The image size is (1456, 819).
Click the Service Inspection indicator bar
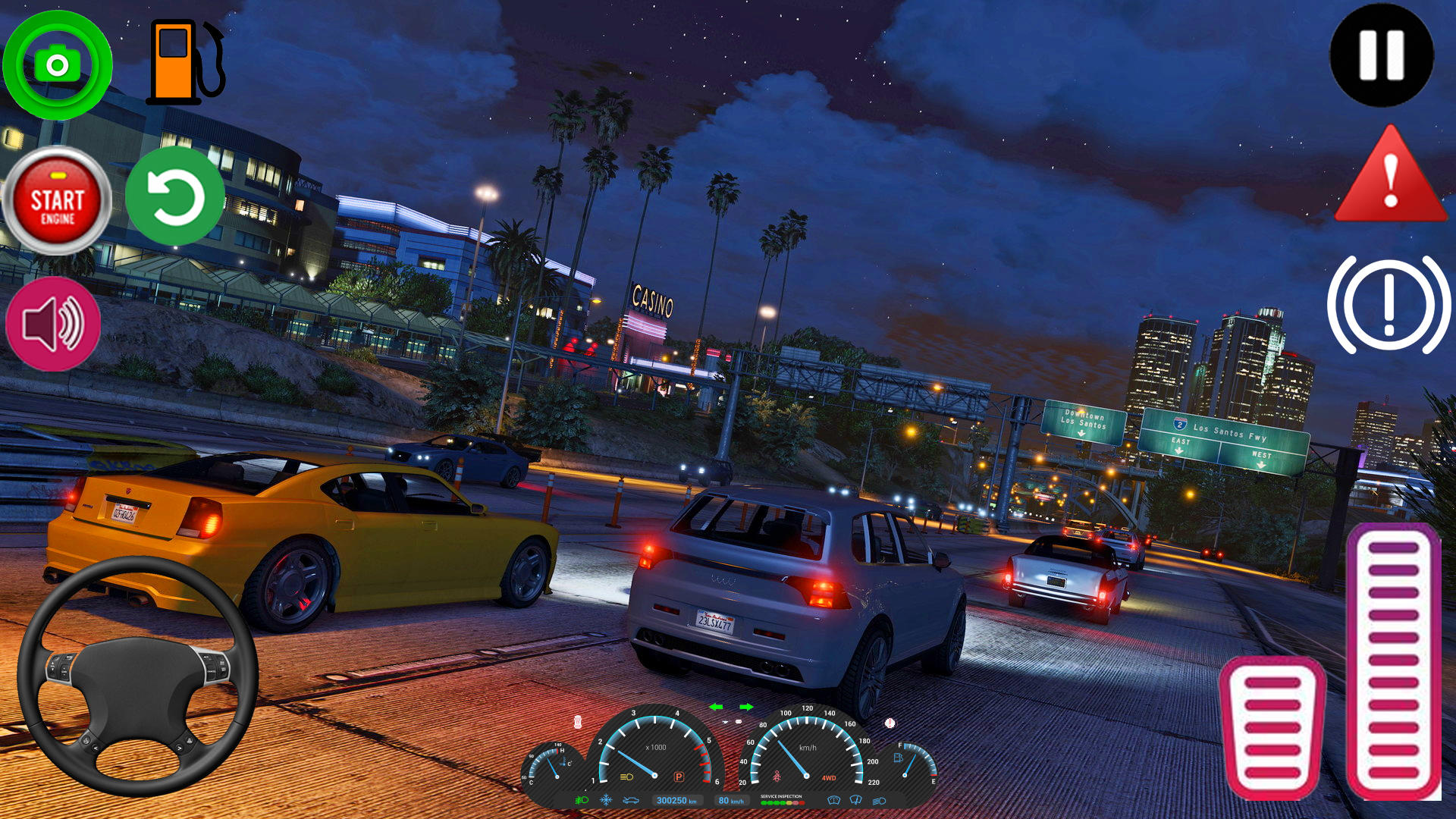(x=782, y=802)
